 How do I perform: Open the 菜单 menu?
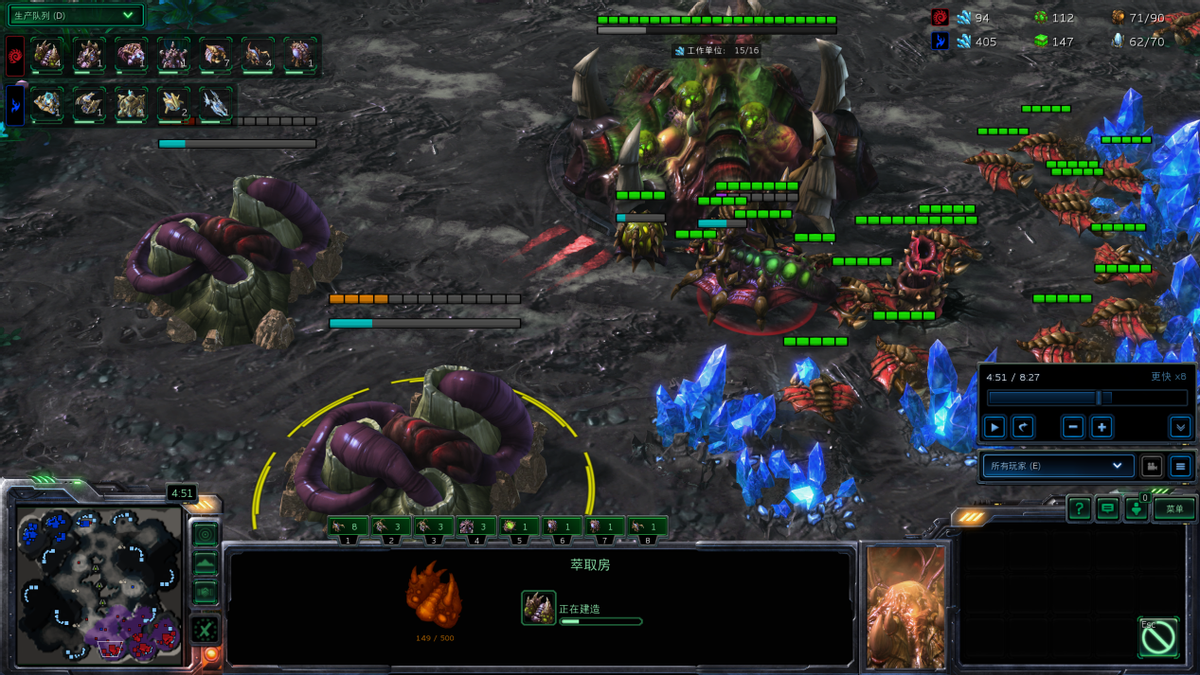[x=1175, y=509]
